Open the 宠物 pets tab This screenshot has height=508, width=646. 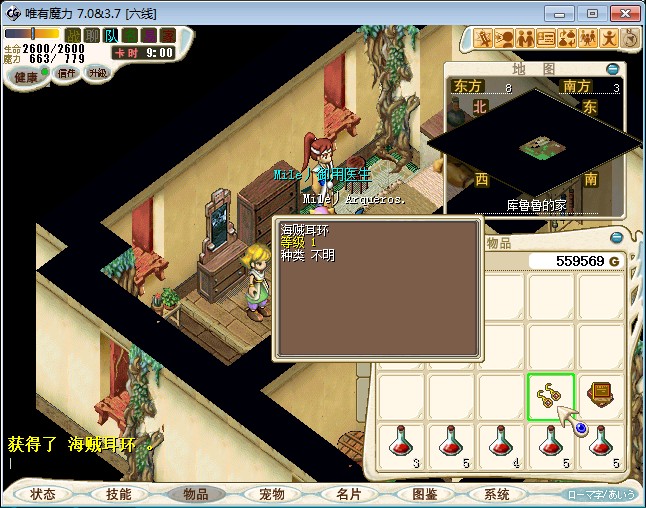click(271, 494)
